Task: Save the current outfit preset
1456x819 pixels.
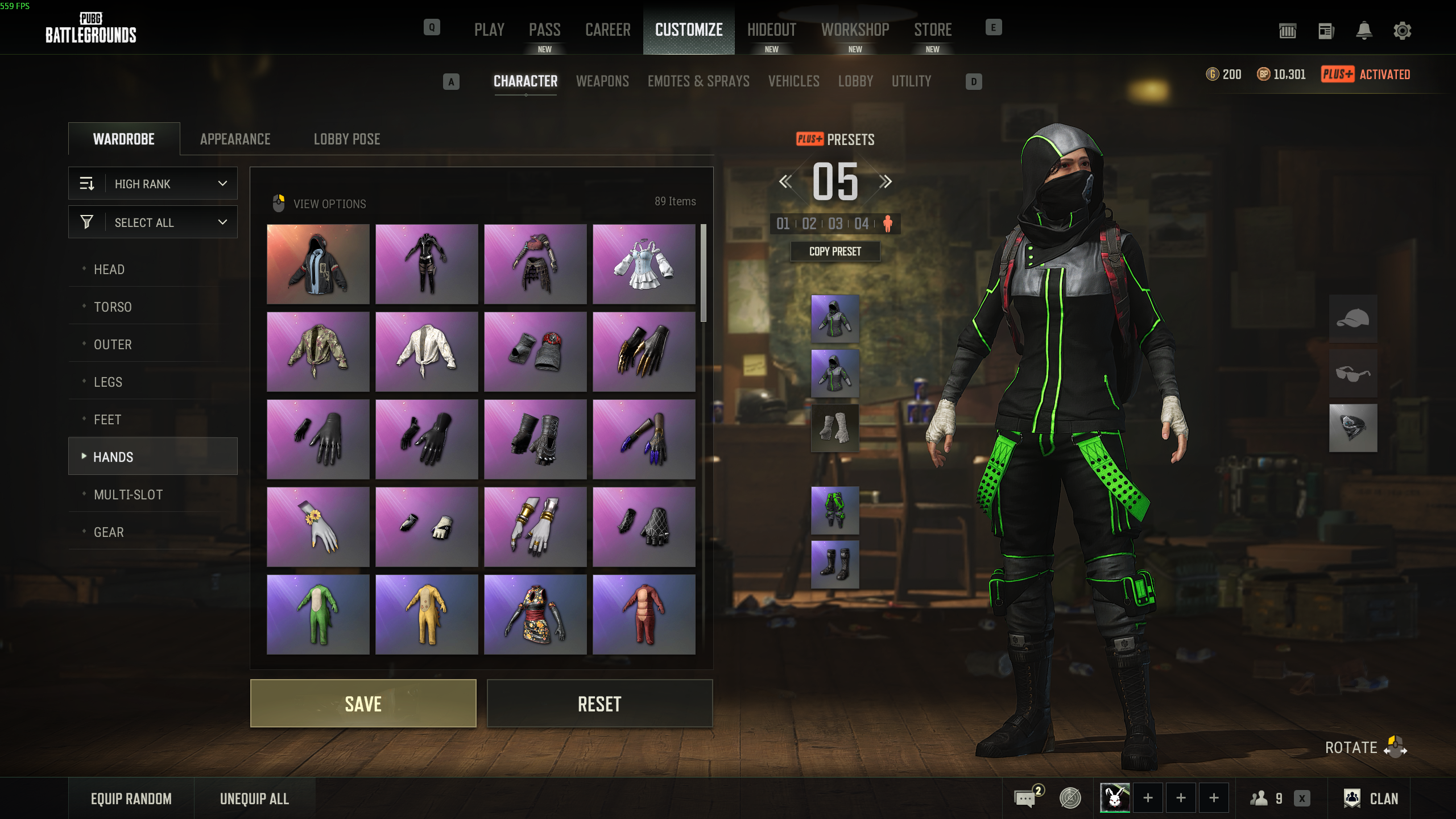Action: tap(363, 704)
